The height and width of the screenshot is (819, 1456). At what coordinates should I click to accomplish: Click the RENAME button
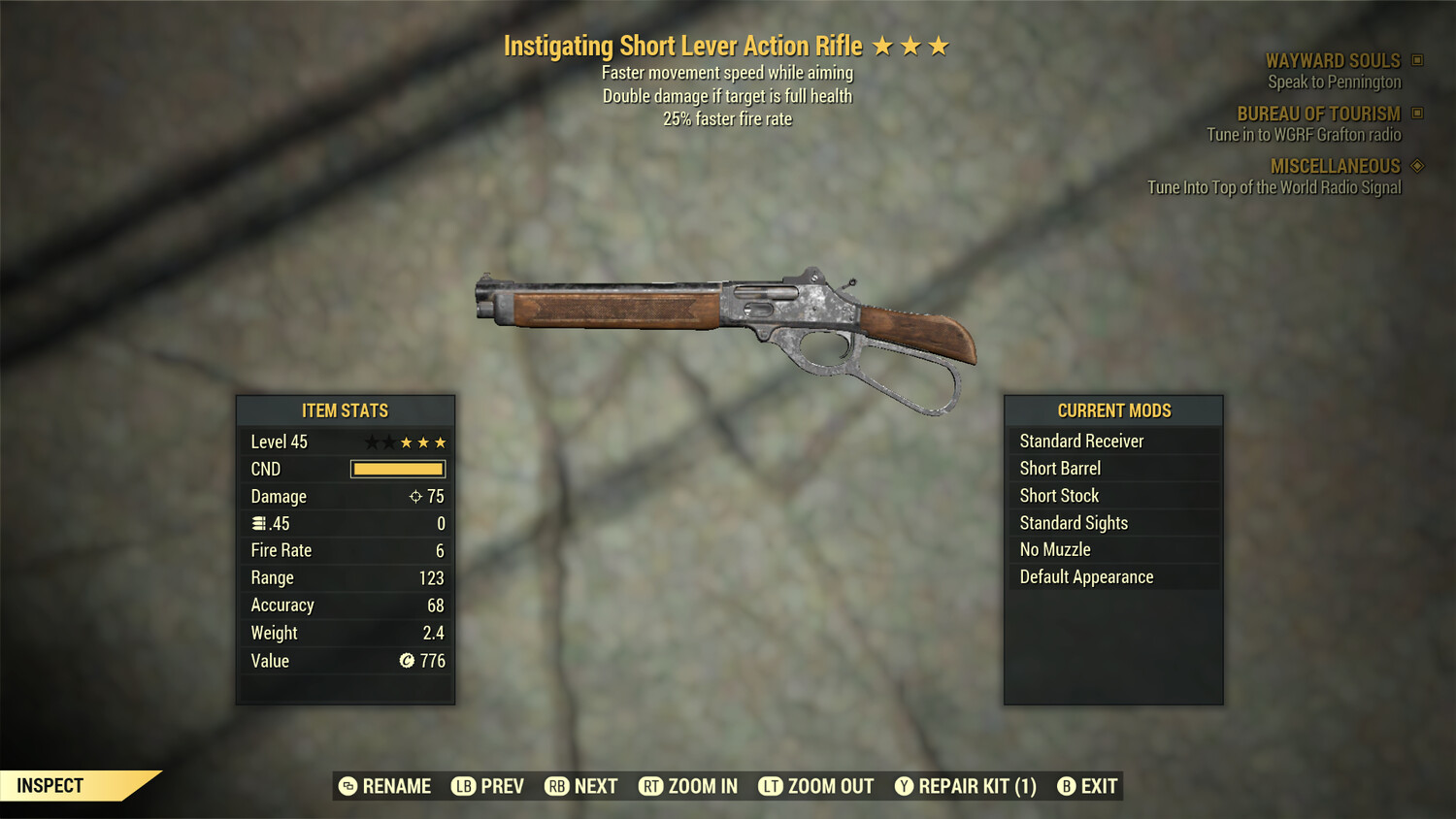tap(393, 786)
